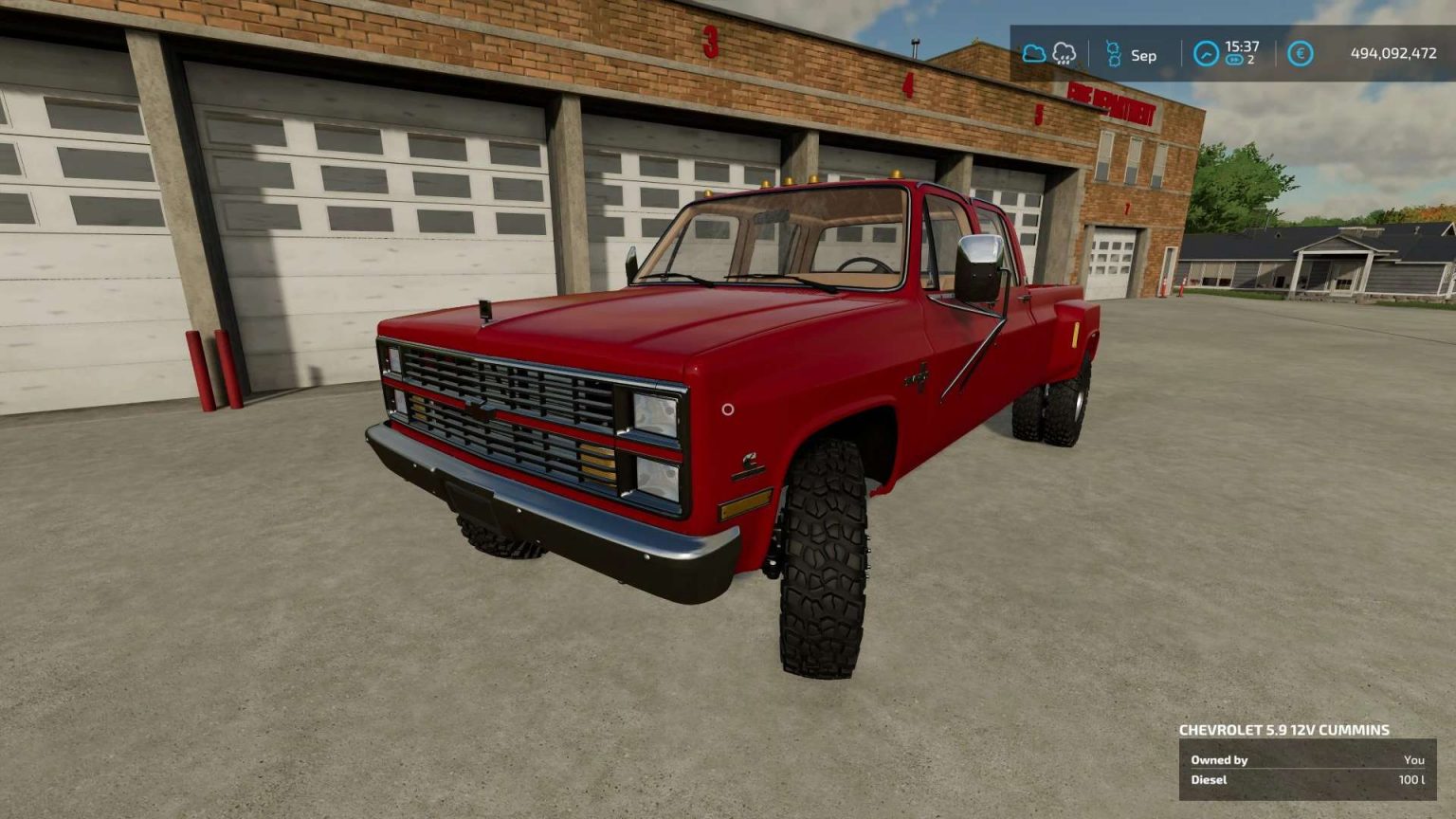Screen dimensions: 1456x819
Task: Click the weather section of the top HUD
Action: (x=1049, y=54)
